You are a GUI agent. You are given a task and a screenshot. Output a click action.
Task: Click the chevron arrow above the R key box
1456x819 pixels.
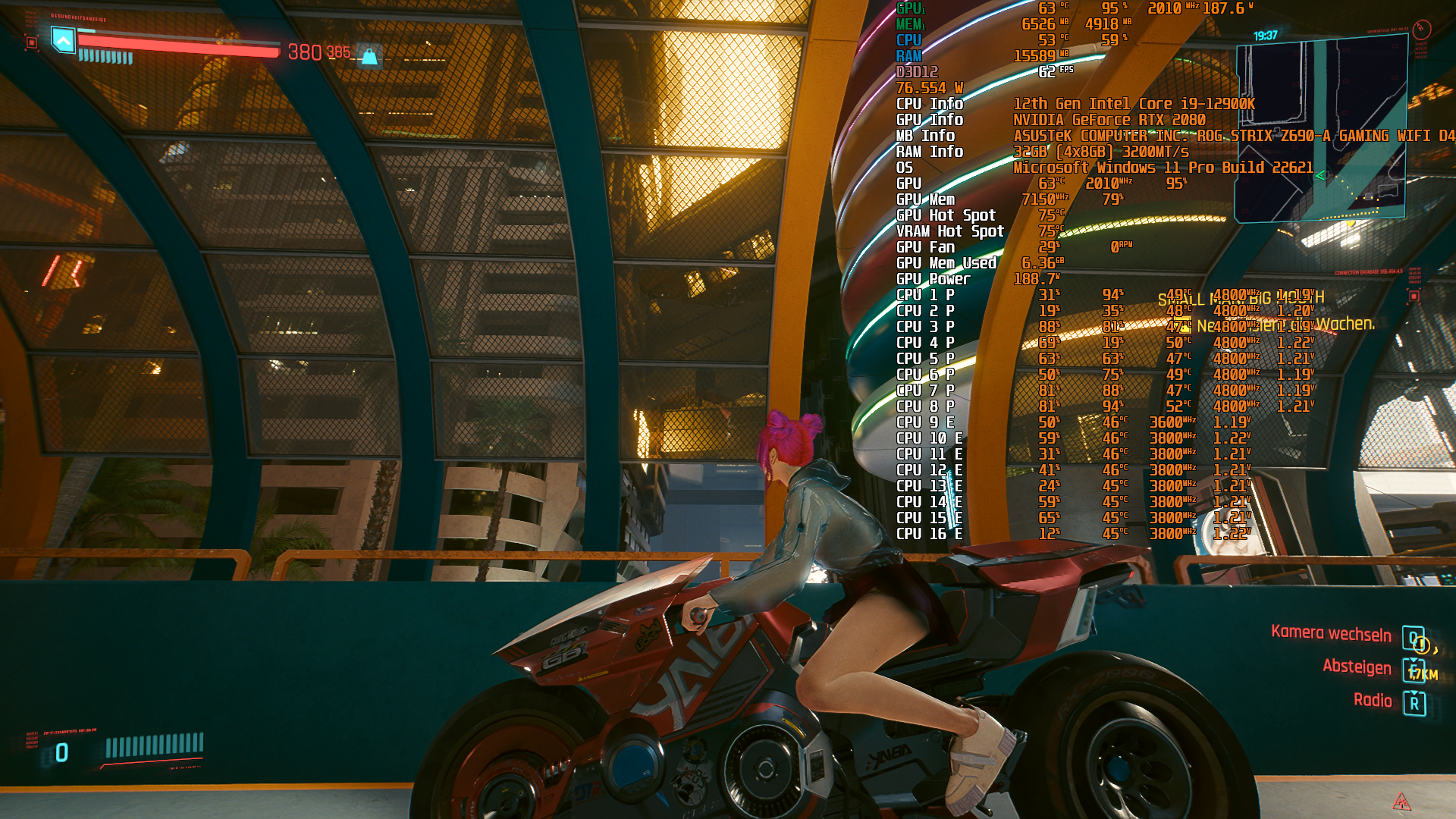pyautogui.click(x=1413, y=692)
